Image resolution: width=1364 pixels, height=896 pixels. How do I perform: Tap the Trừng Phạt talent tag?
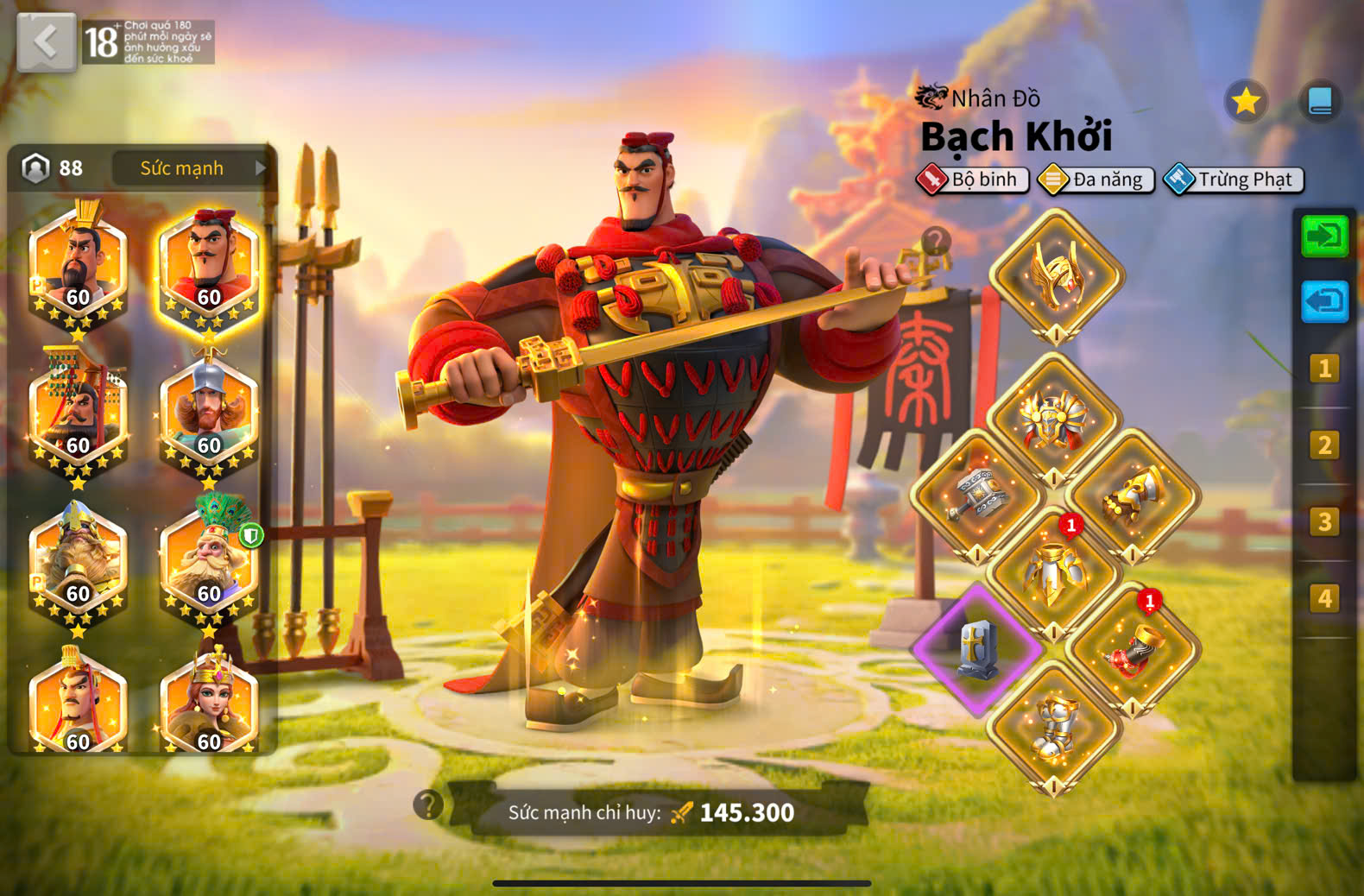pyautogui.click(x=1235, y=180)
